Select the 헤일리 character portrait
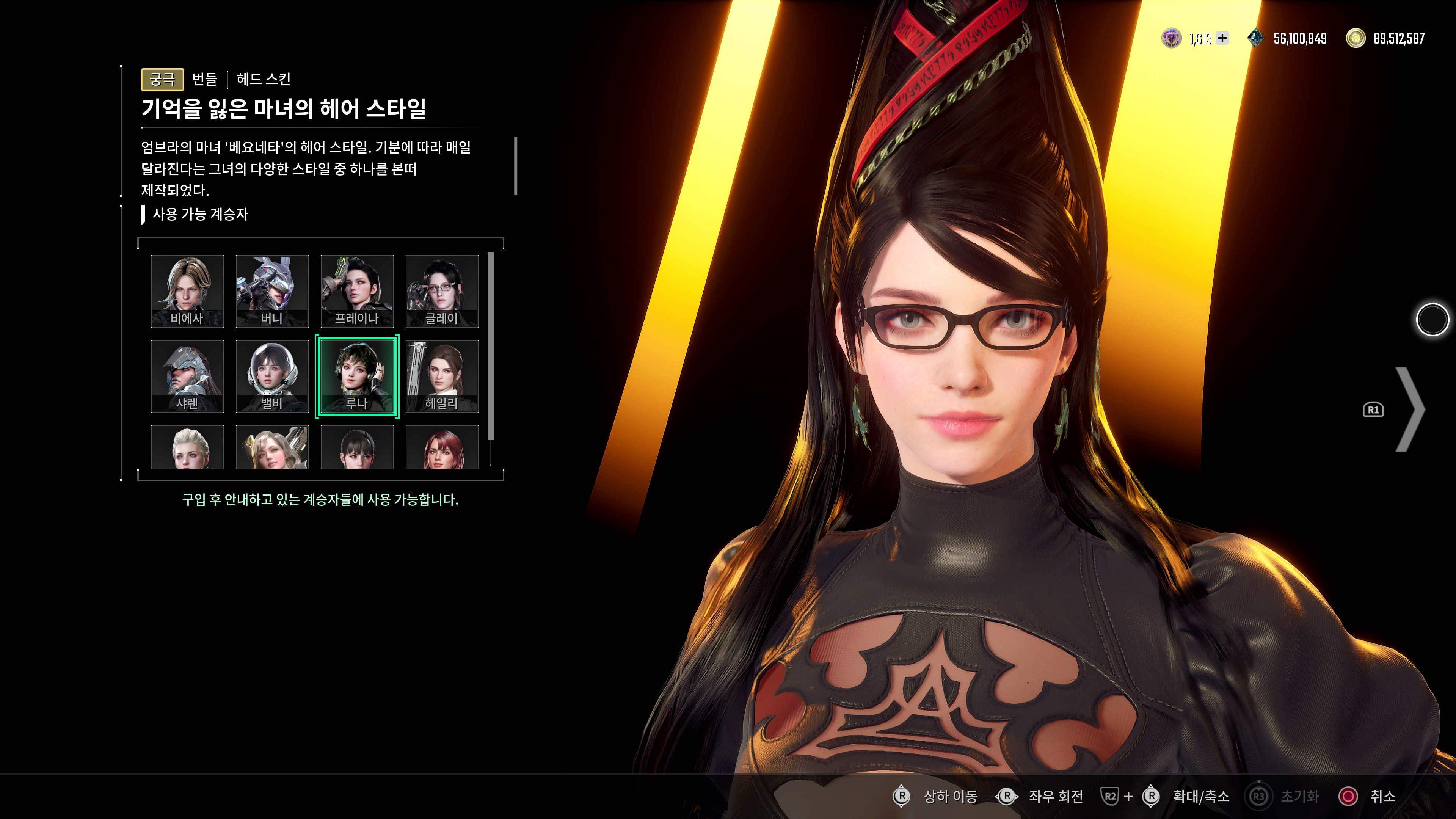This screenshot has width=1456, height=819. click(x=442, y=376)
